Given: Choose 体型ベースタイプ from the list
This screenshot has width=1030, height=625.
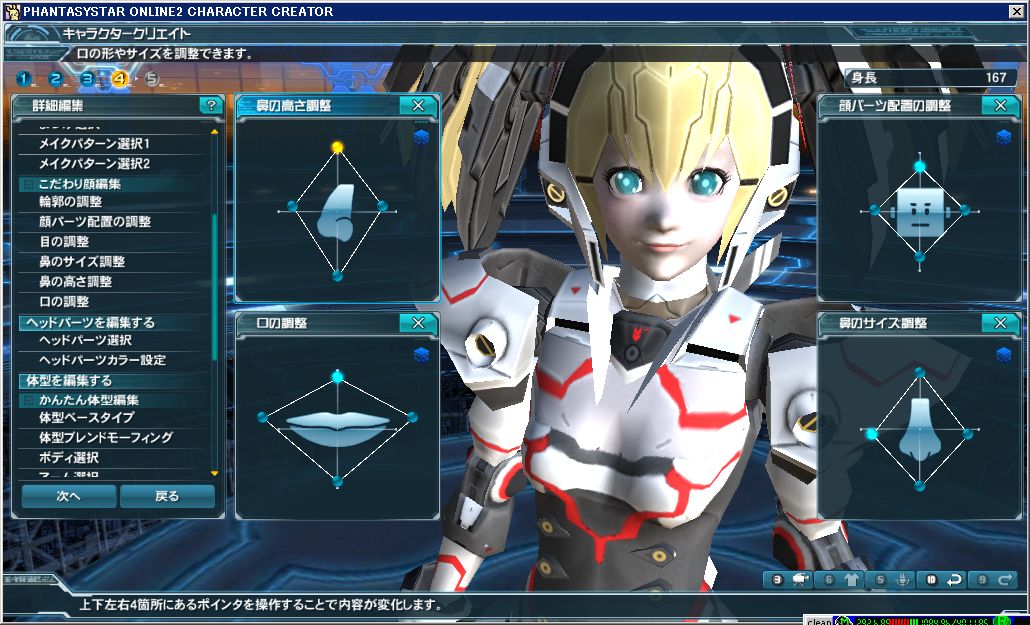Looking at the screenshot, I should coord(86,418).
